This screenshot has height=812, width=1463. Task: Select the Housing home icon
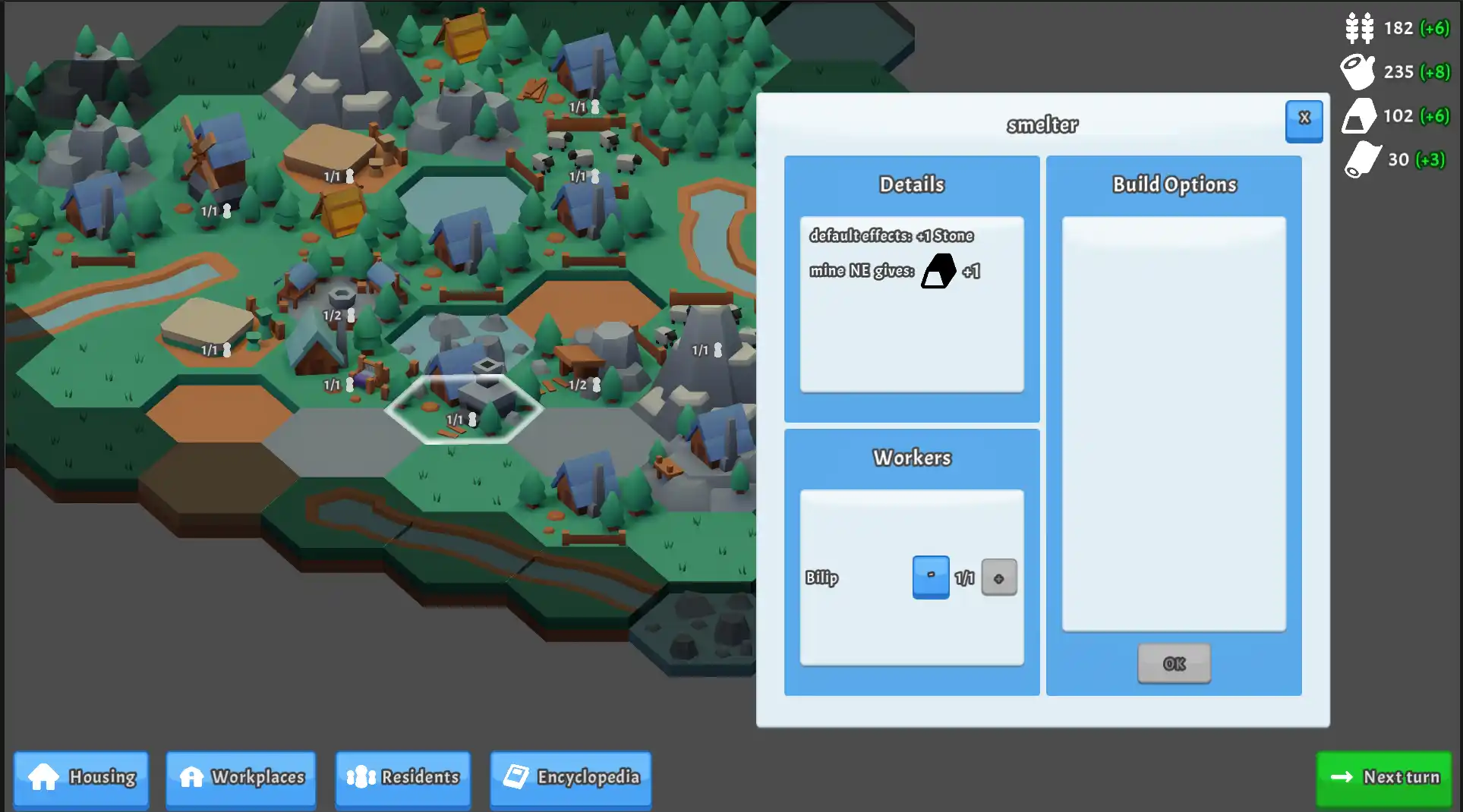[x=43, y=778]
